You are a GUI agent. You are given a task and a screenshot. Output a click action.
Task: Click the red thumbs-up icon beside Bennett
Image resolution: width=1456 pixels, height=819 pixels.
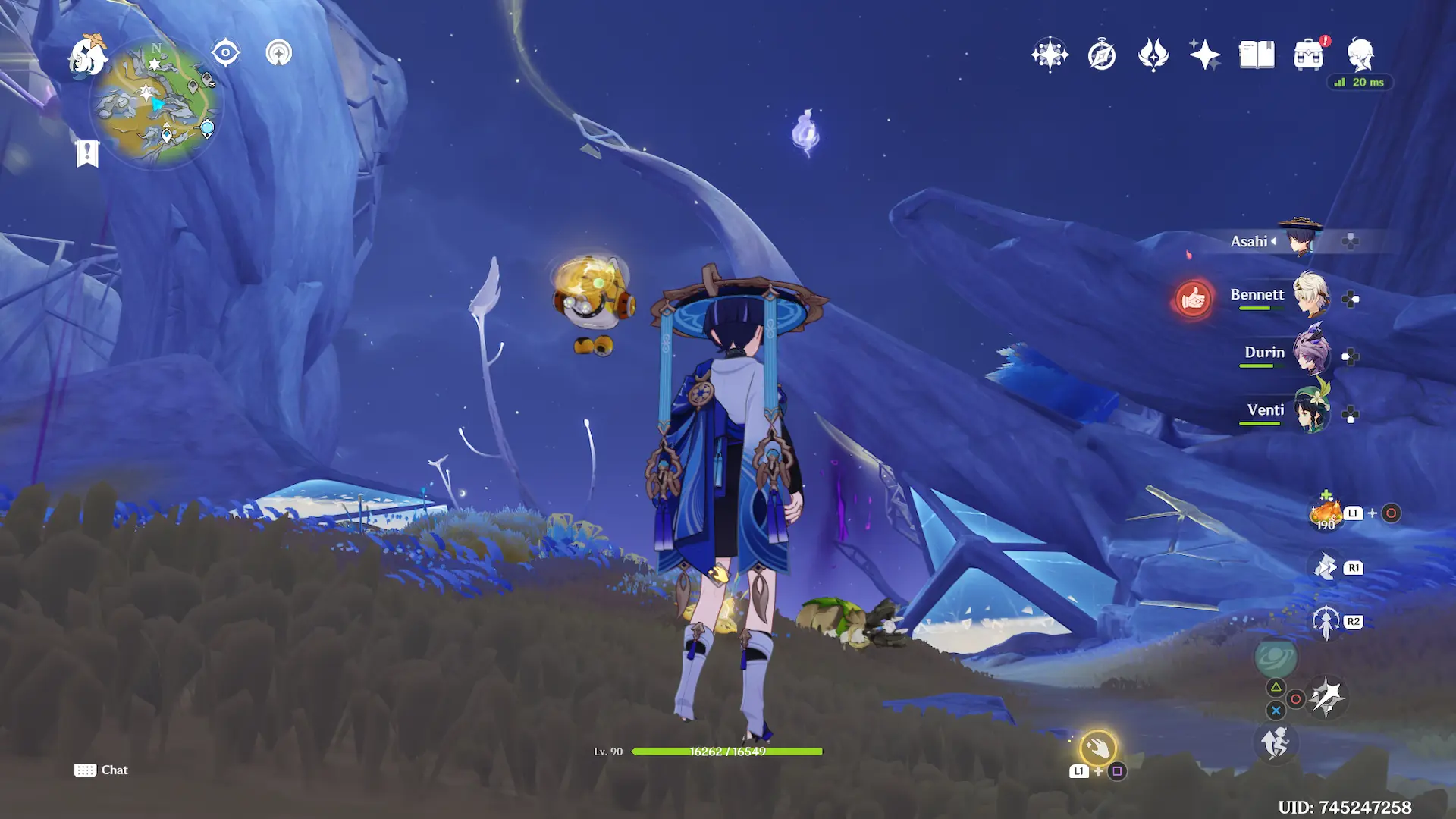point(1193,299)
